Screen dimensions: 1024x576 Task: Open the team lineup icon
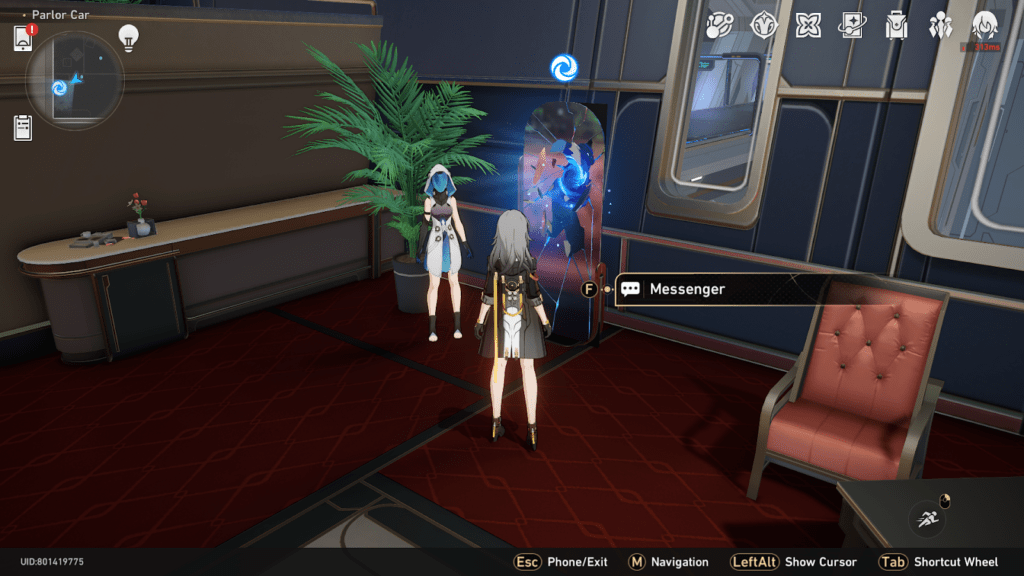click(x=940, y=25)
